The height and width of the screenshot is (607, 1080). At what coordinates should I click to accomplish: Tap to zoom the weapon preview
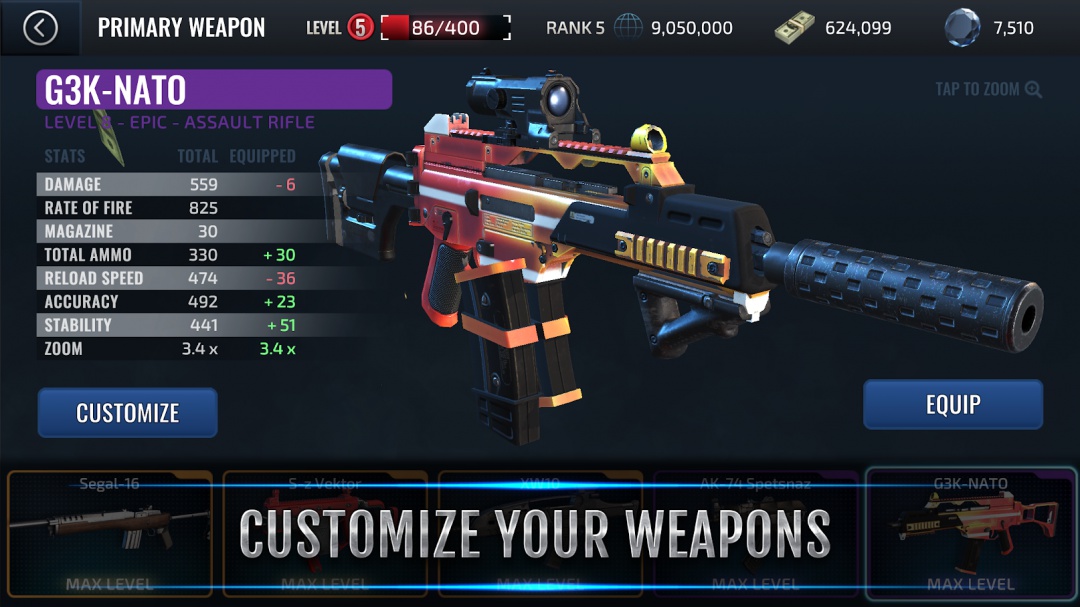tap(988, 89)
